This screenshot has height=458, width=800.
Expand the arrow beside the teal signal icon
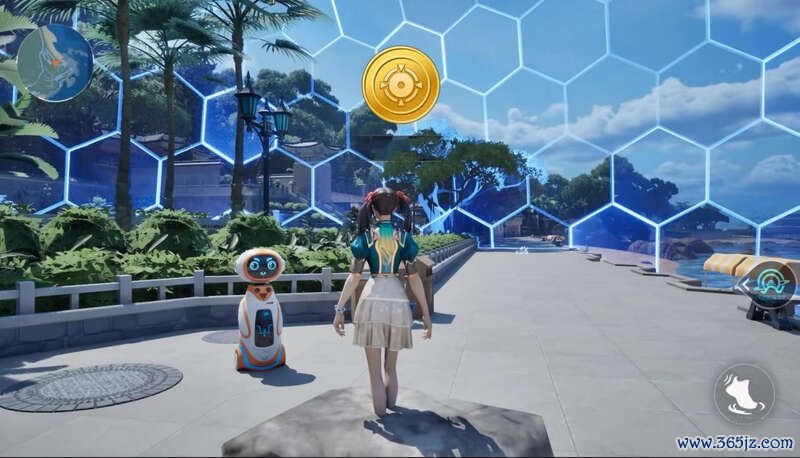[x=745, y=285]
